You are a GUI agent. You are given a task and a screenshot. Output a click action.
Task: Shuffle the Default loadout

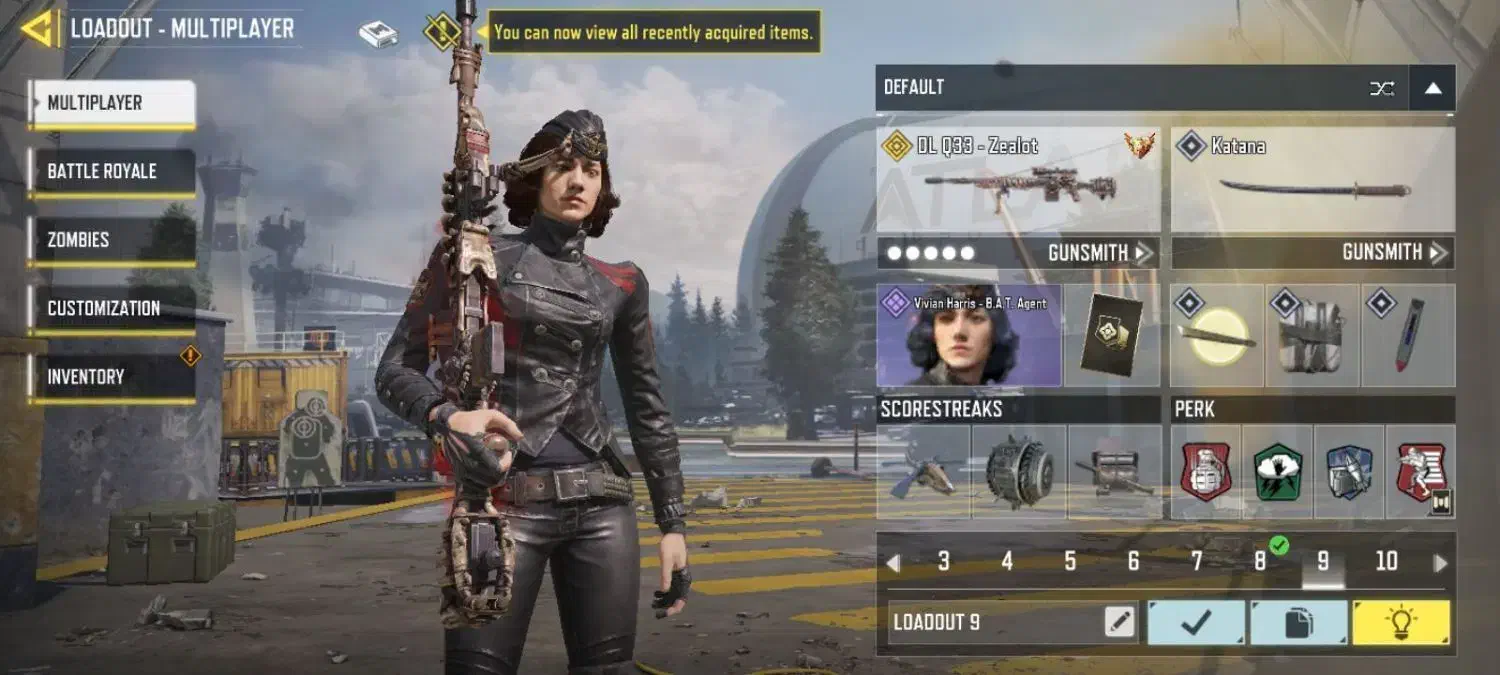pyautogui.click(x=1382, y=88)
